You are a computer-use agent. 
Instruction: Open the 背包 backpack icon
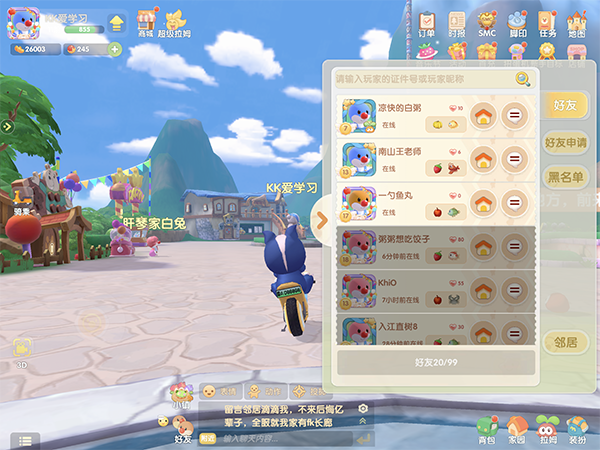[x=486, y=430]
